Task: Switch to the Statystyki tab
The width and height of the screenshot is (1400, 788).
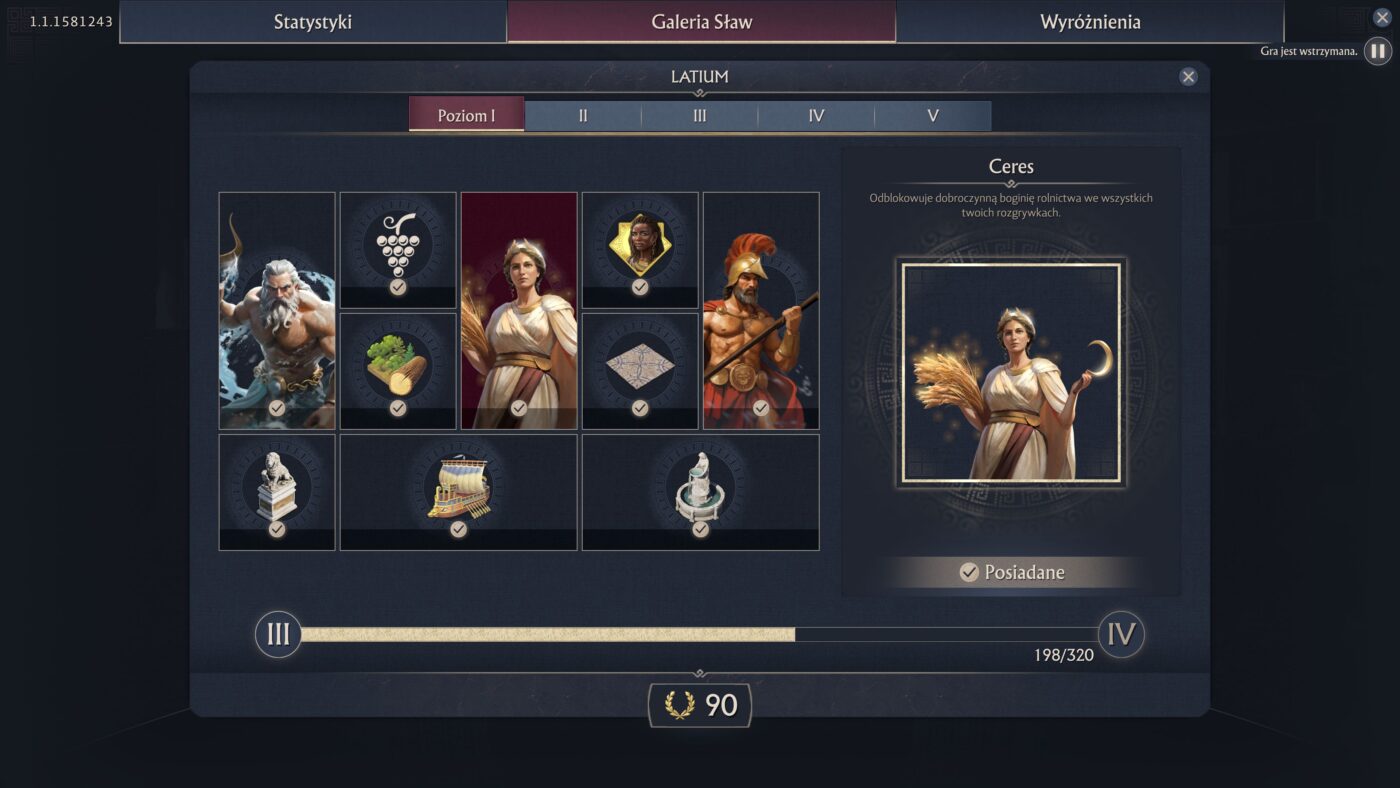Action: (313, 22)
